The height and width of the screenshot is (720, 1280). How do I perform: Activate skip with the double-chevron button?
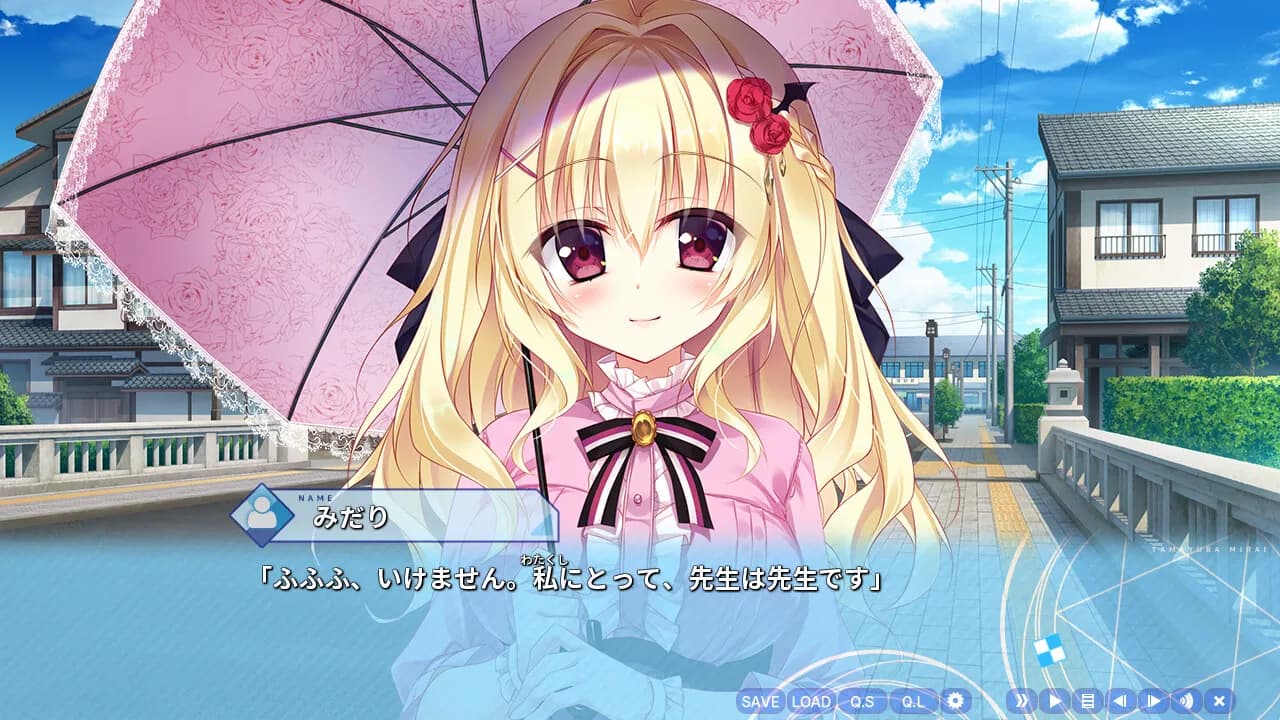tap(1021, 701)
